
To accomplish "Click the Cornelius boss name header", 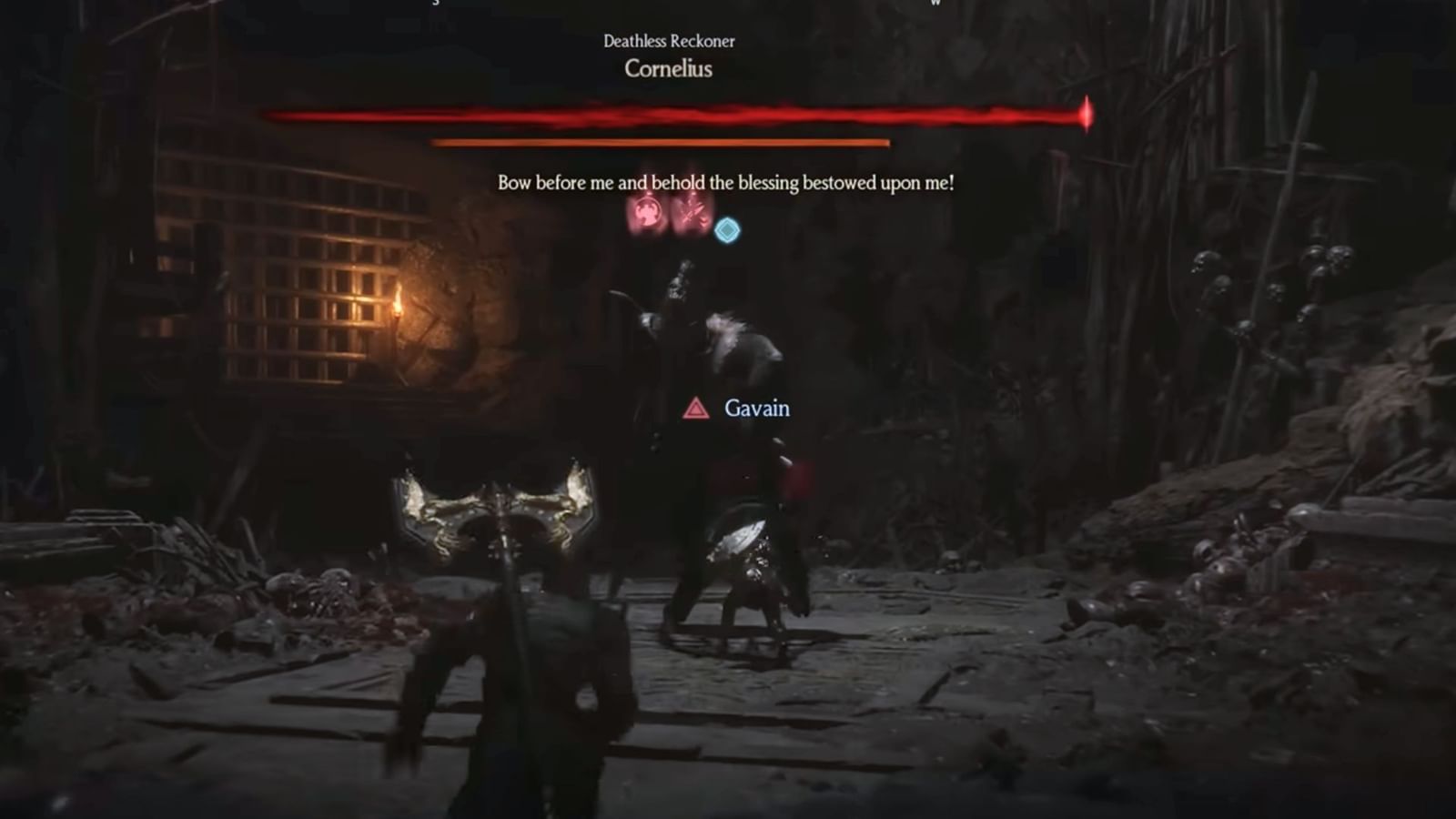I will point(670,70).
